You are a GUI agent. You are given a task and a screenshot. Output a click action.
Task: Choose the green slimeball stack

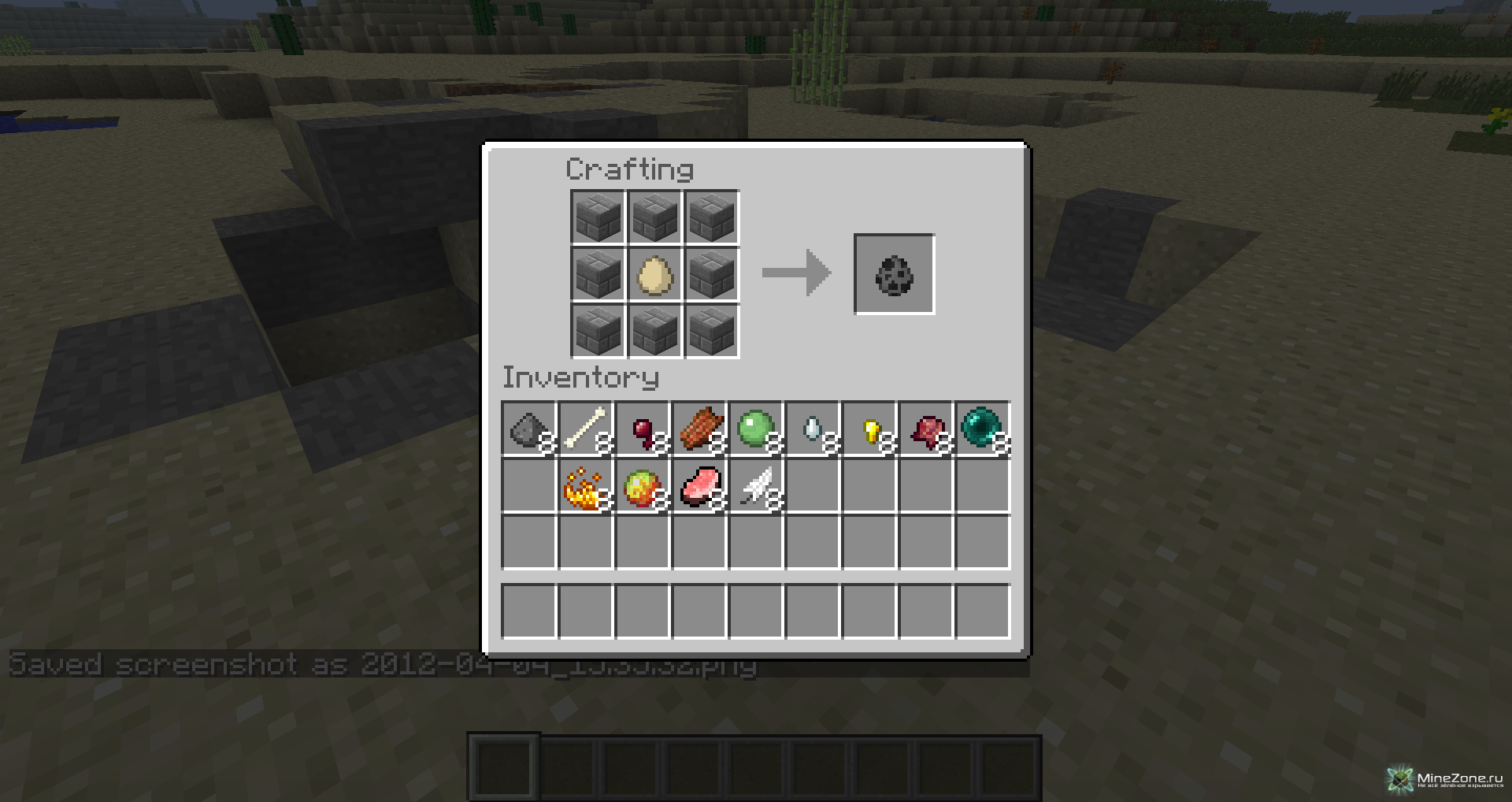pyautogui.click(x=756, y=429)
